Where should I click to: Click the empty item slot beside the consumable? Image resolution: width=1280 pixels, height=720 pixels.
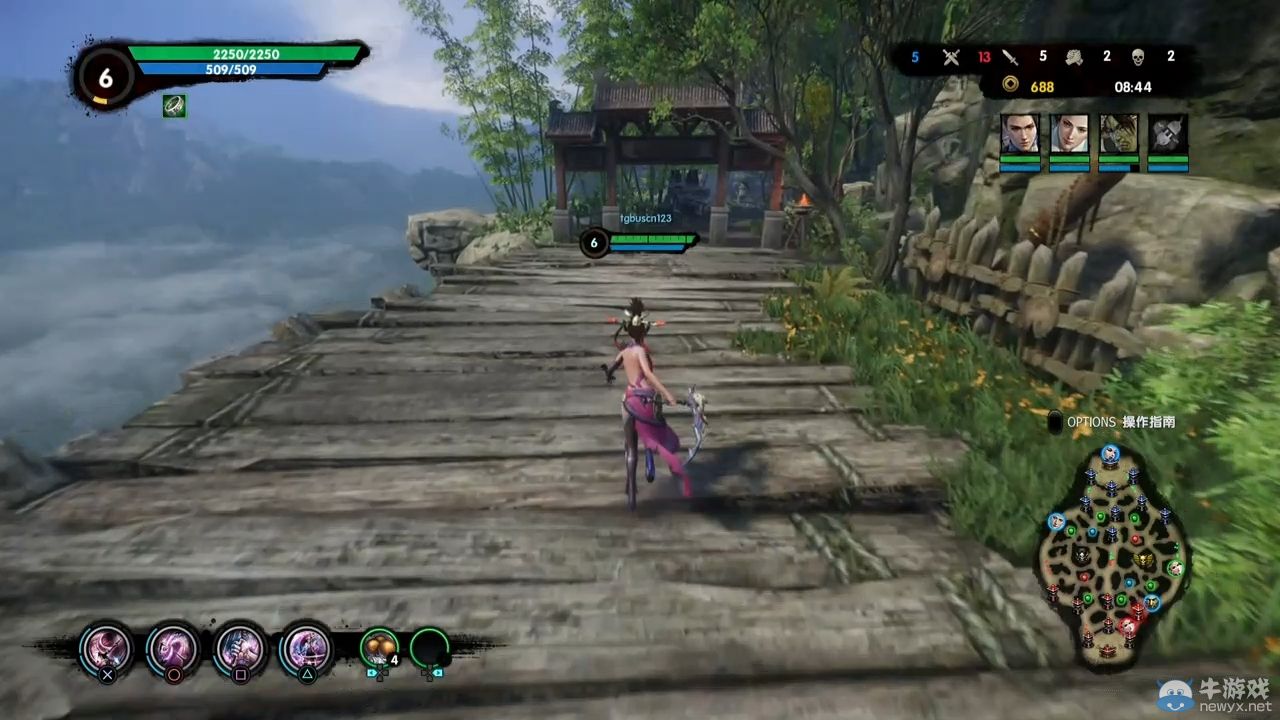pos(432,648)
